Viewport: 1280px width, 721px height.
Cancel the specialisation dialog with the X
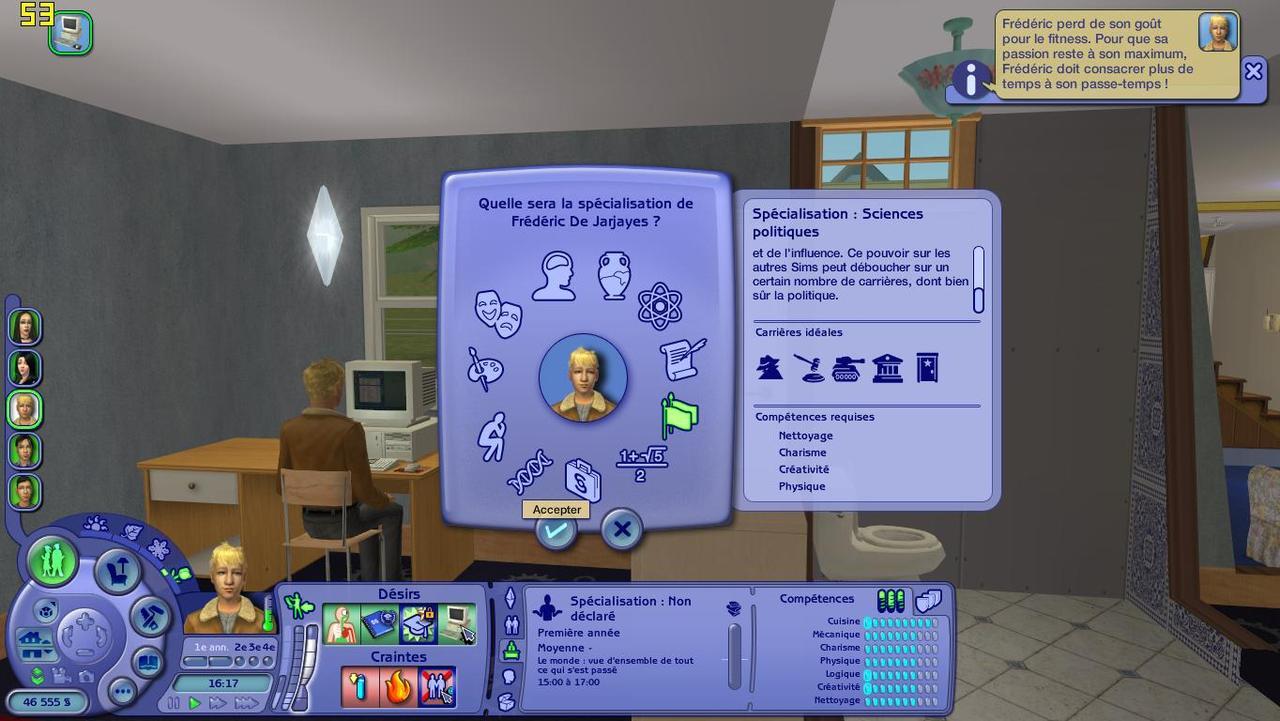(621, 530)
